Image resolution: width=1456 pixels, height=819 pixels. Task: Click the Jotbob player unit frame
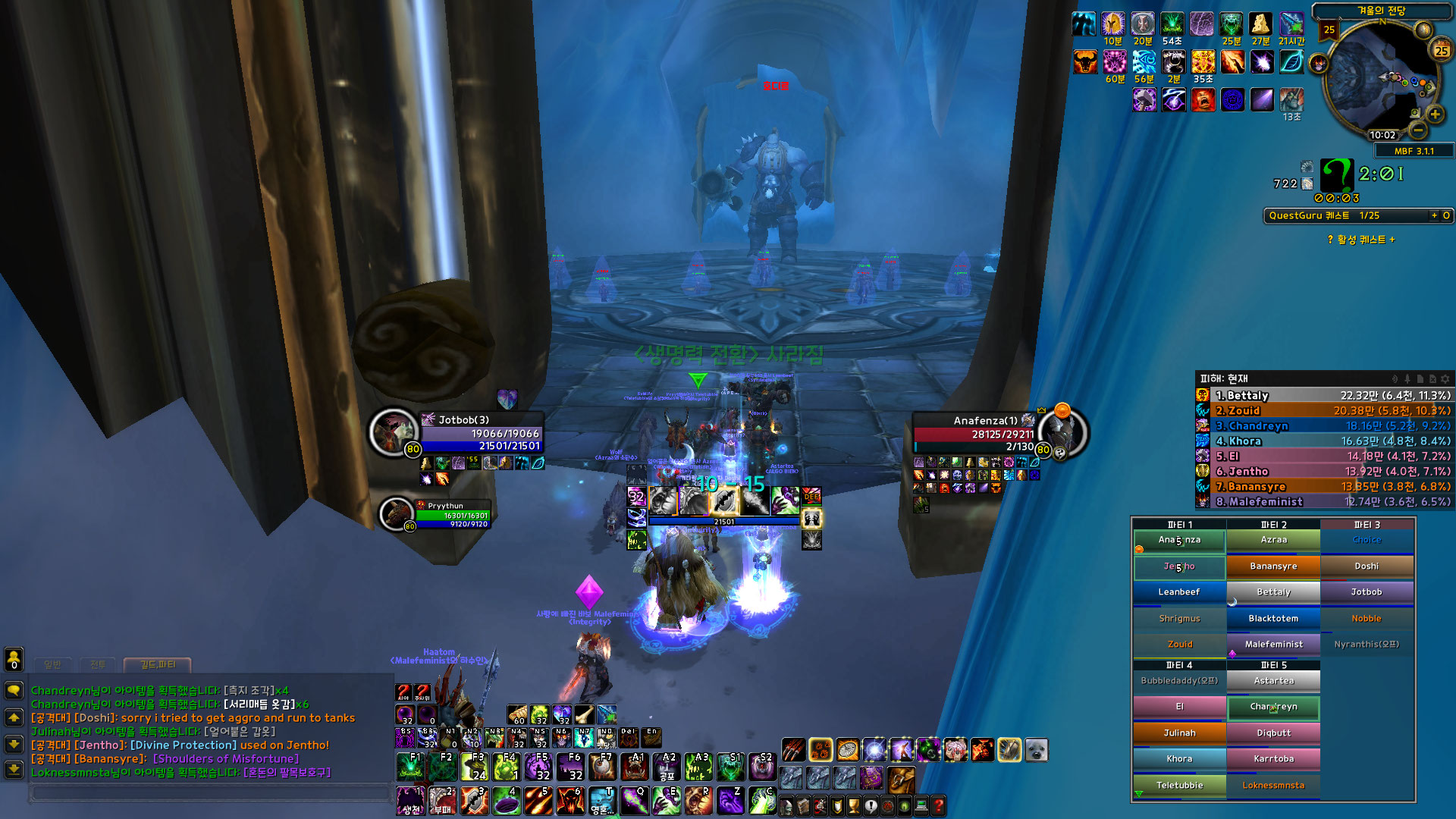pos(480,433)
